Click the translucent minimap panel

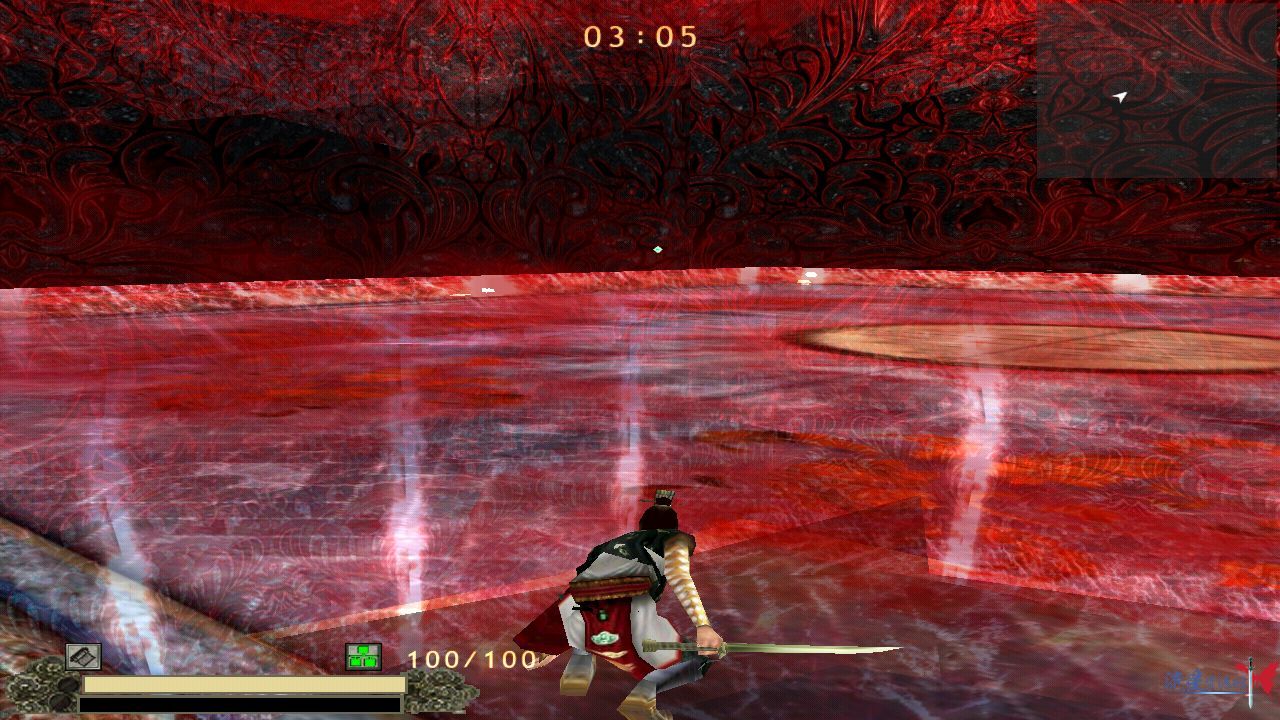click(x=1157, y=90)
